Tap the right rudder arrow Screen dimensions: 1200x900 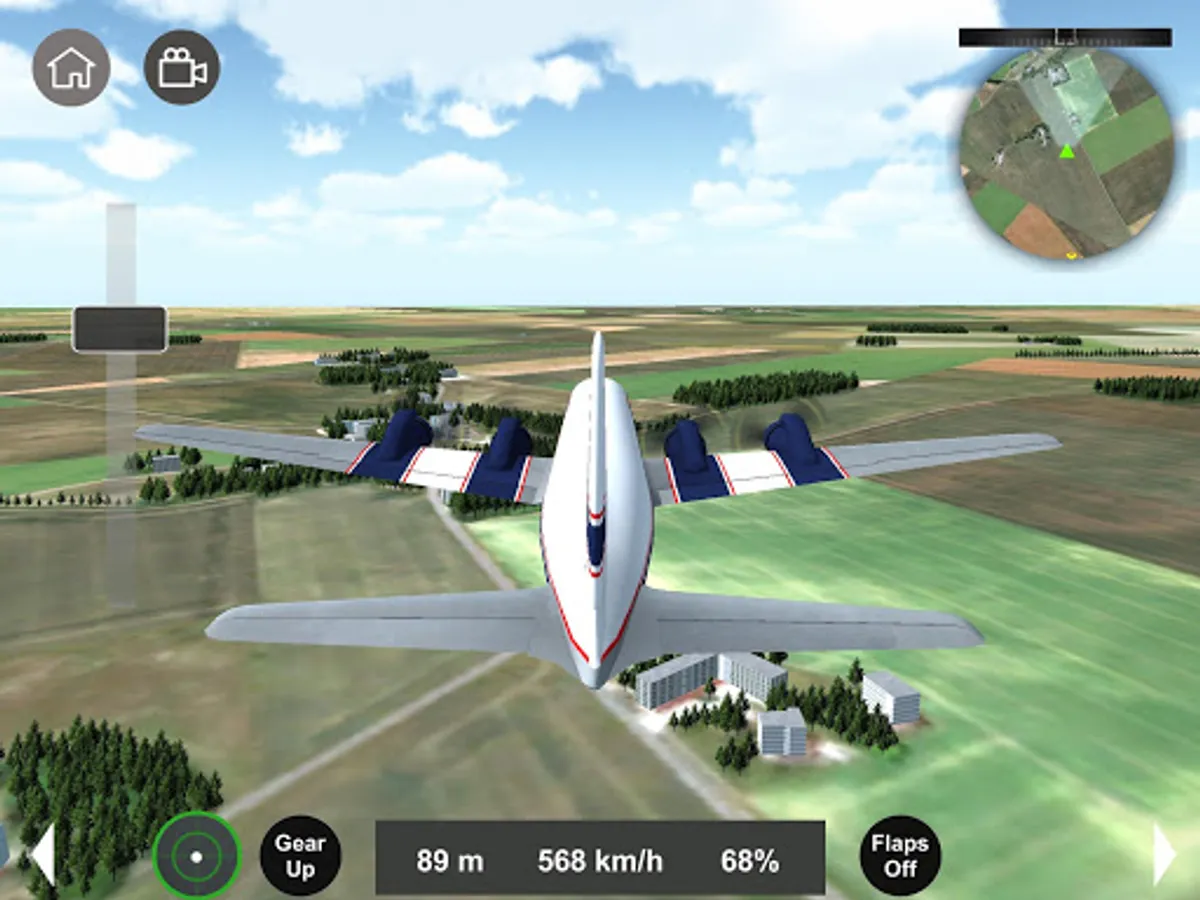pos(1164,855)
